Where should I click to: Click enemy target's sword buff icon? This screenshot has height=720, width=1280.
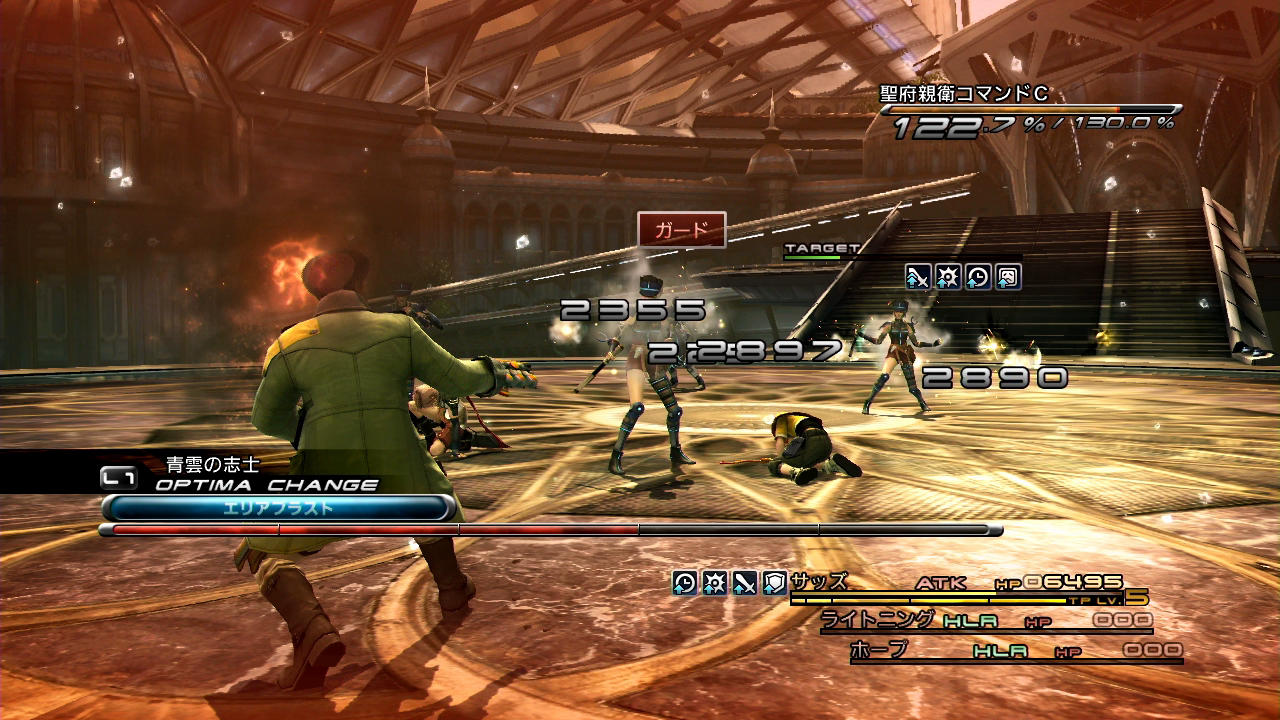[x=918, y=277]
